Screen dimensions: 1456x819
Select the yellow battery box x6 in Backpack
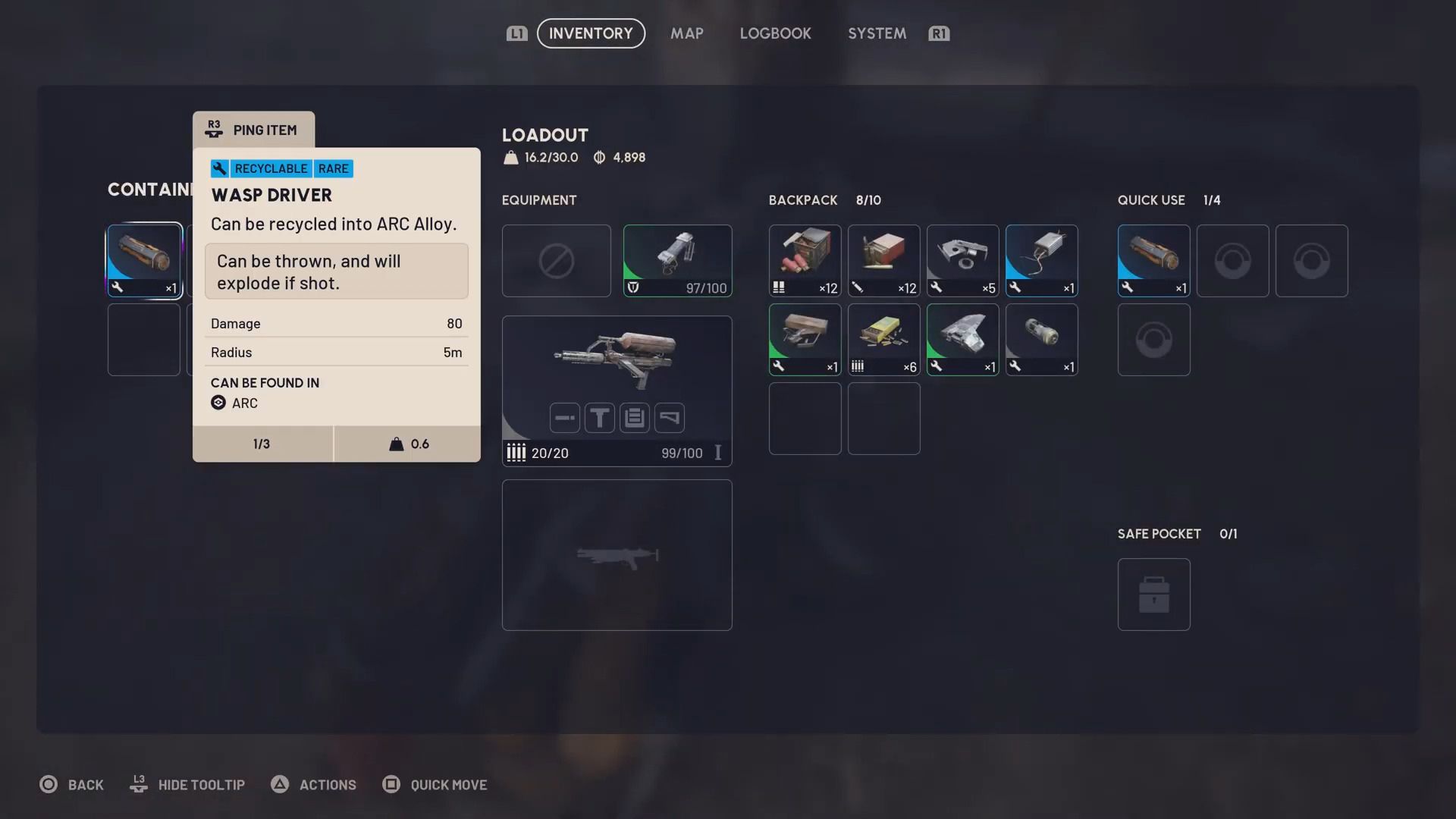pos(883,339)
